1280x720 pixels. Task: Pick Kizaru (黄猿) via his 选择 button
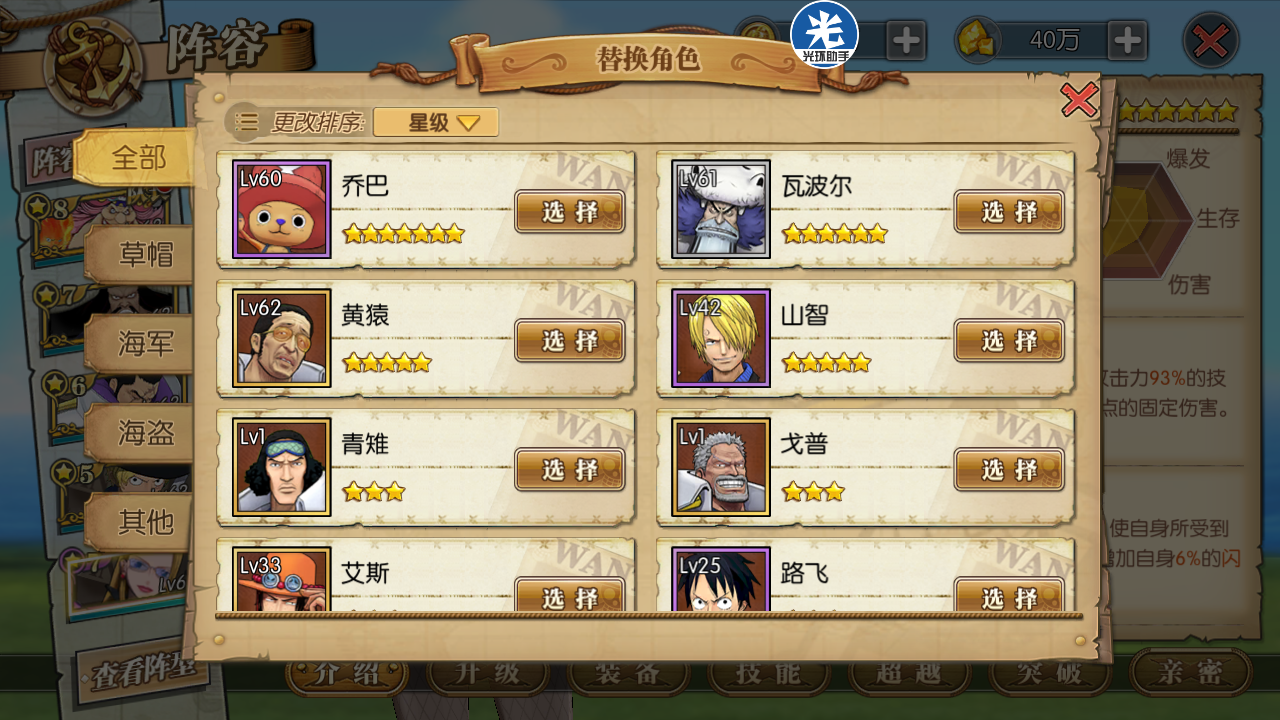[569, 340]
